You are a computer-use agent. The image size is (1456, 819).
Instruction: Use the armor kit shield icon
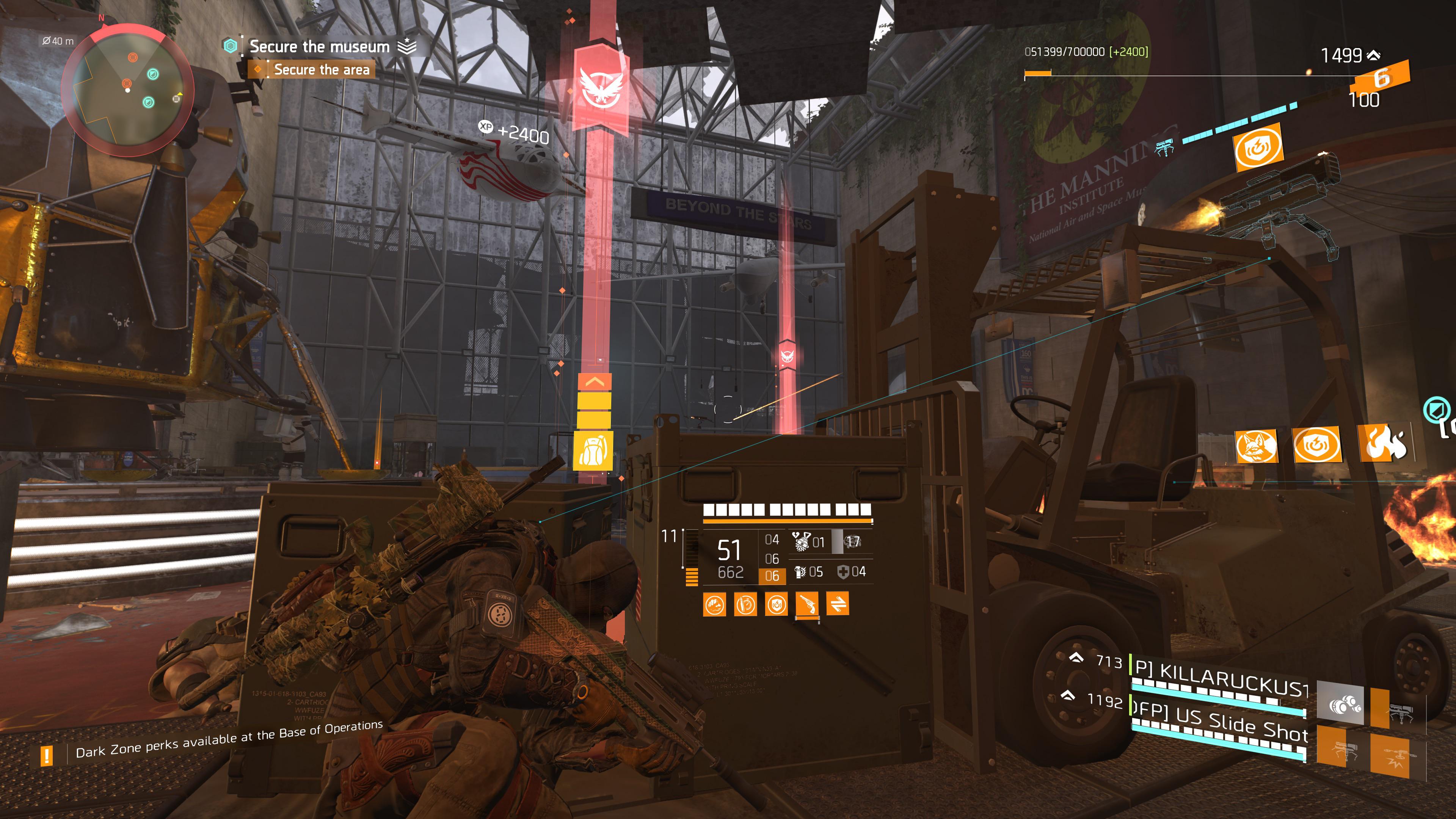pos(843,572)
